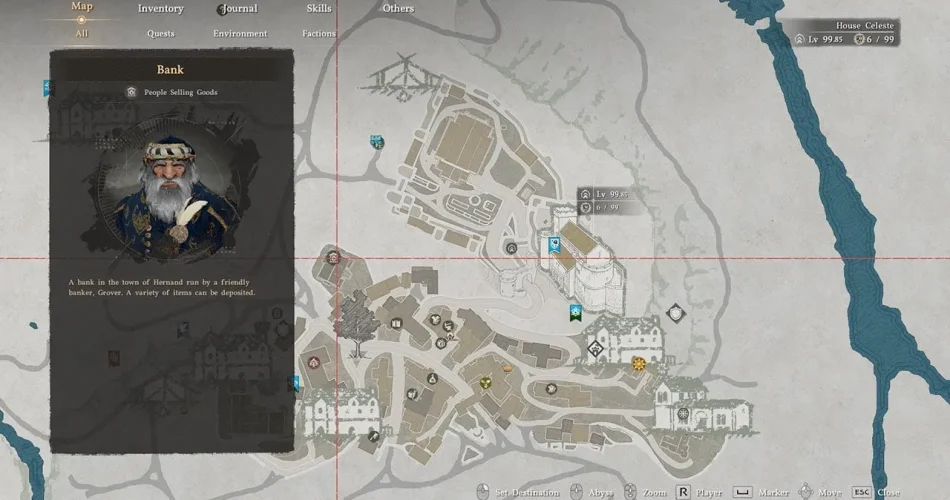This screenshot has height=500, width=950.
Task: Show All map markers filter
Action: pos(82,33)
